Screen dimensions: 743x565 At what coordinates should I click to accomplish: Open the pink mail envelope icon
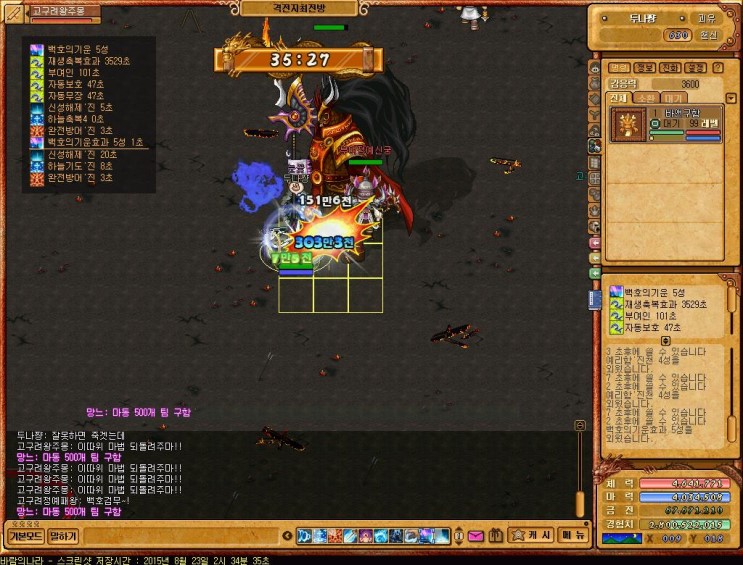pyautogui.click(x=475, y=536)
